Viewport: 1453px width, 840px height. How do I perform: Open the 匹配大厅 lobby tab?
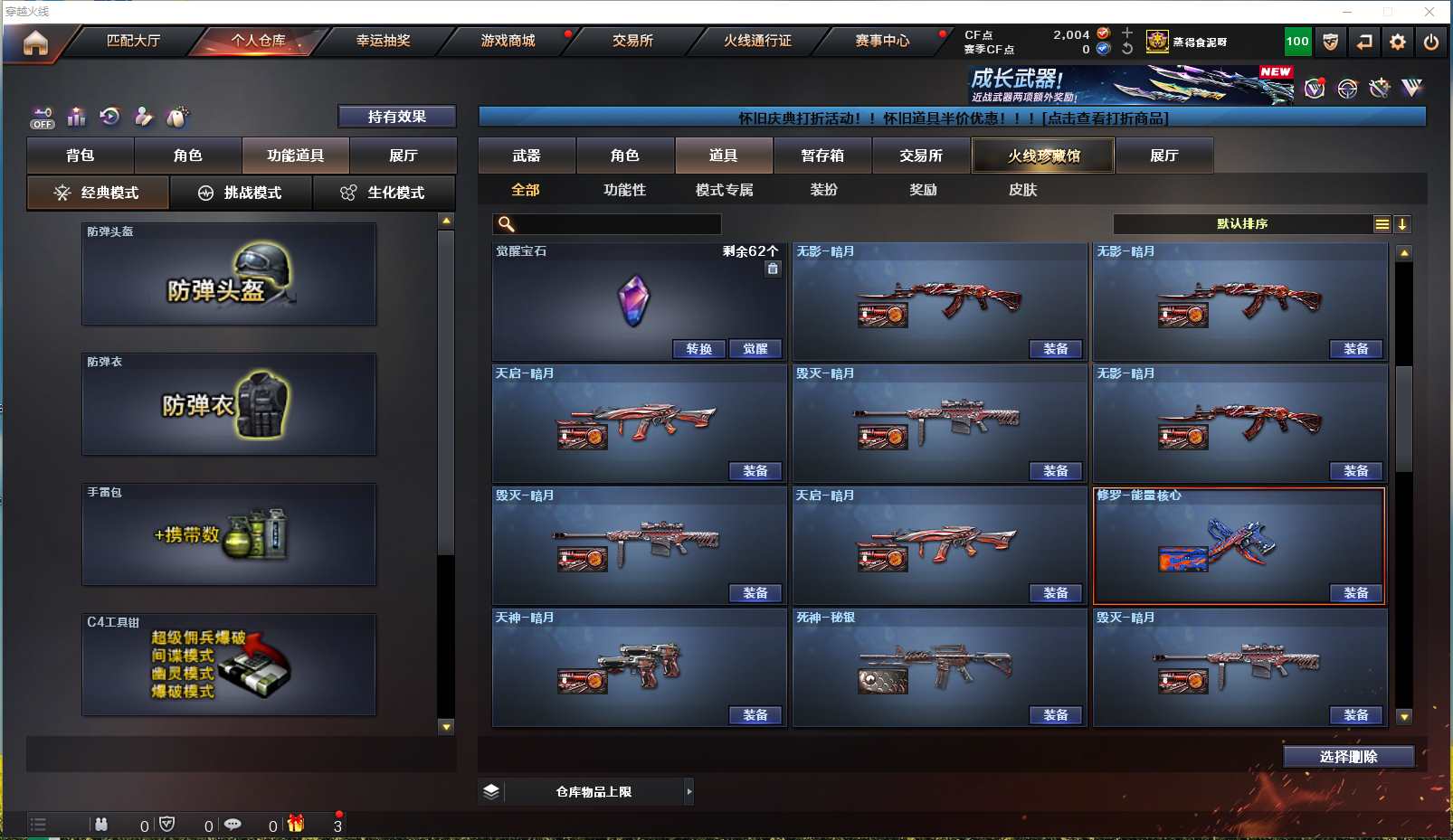coord(133,41)
